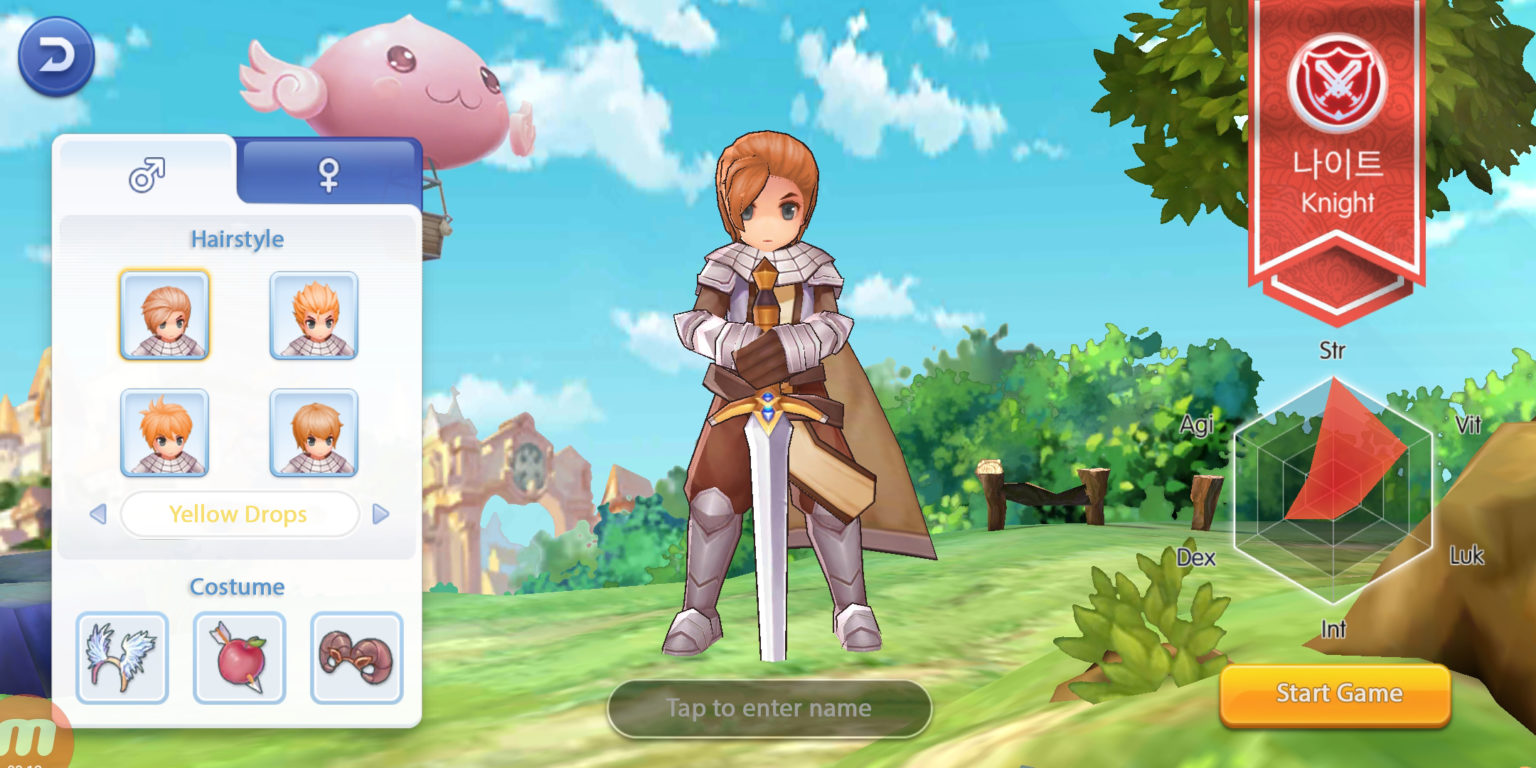Click the left arrow beside Yellow Drops

(x=97, y=514)
